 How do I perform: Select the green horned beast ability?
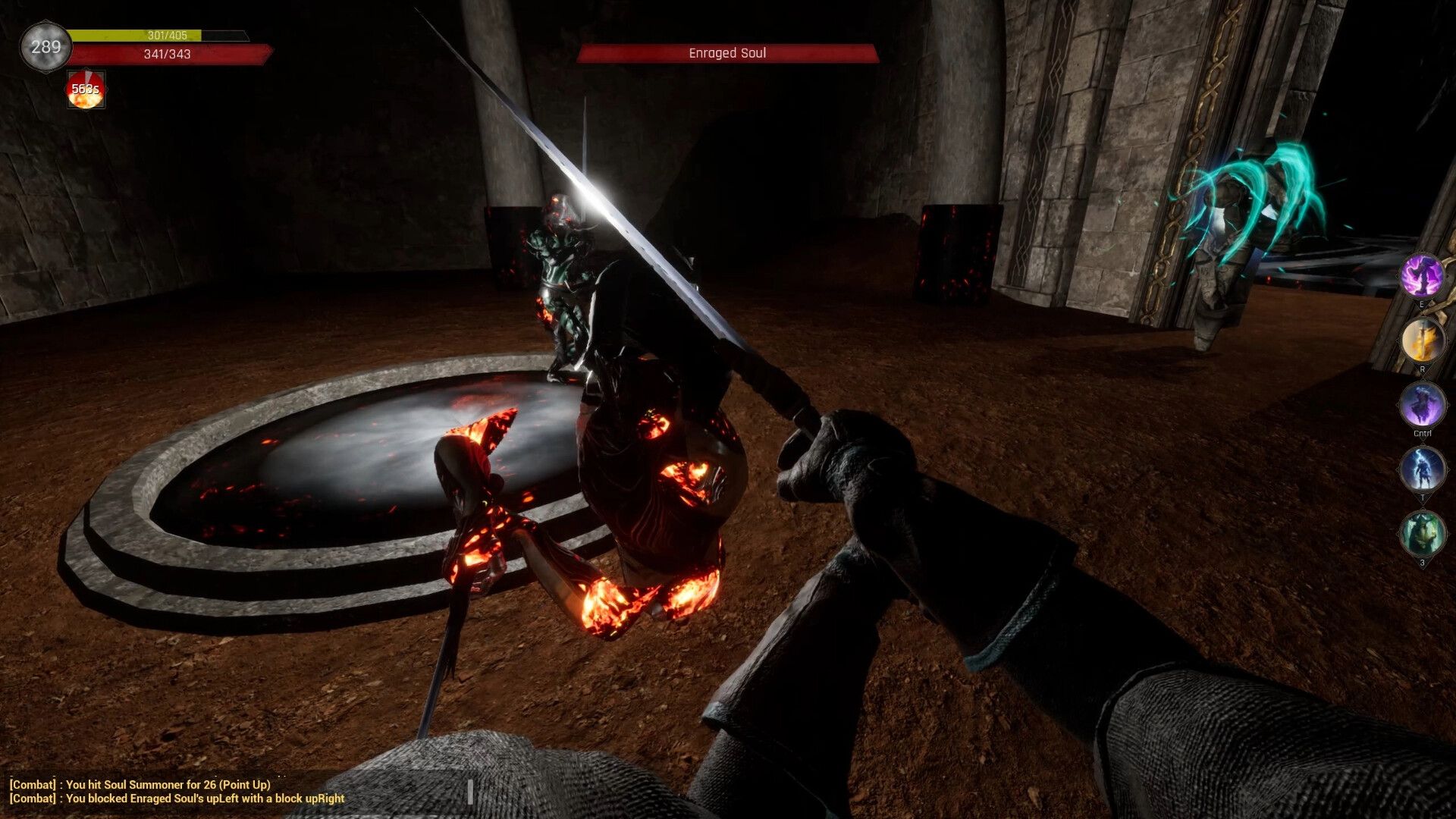[1422, 534]
